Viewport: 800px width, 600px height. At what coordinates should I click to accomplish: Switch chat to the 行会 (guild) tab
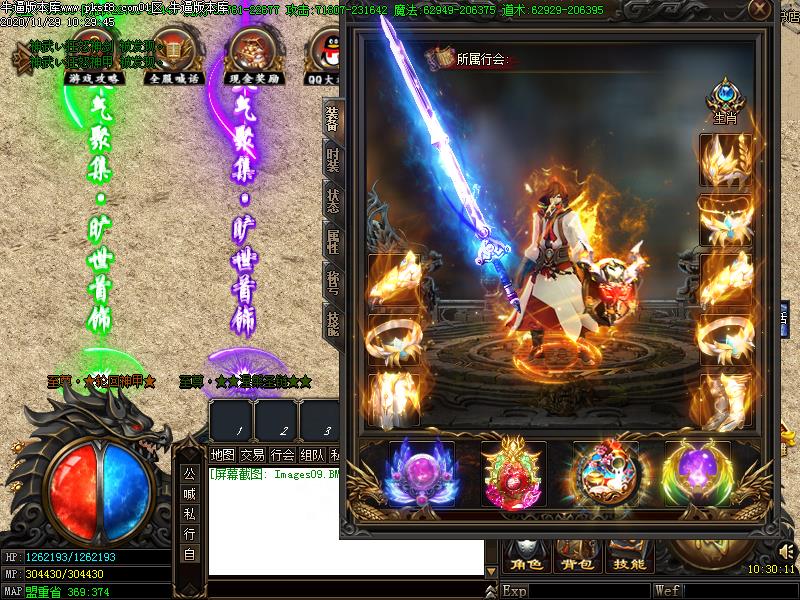coord(283,455)
